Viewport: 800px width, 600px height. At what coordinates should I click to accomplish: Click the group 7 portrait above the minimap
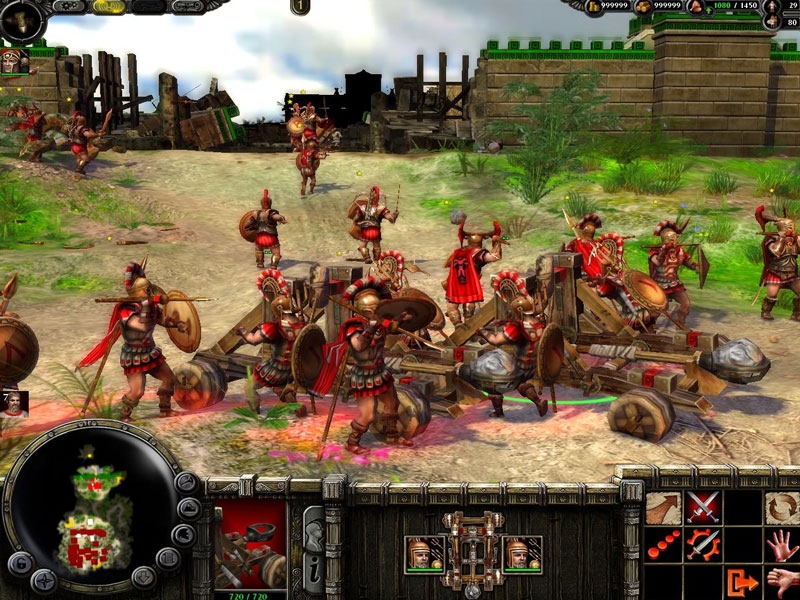(x=14, y=402)
